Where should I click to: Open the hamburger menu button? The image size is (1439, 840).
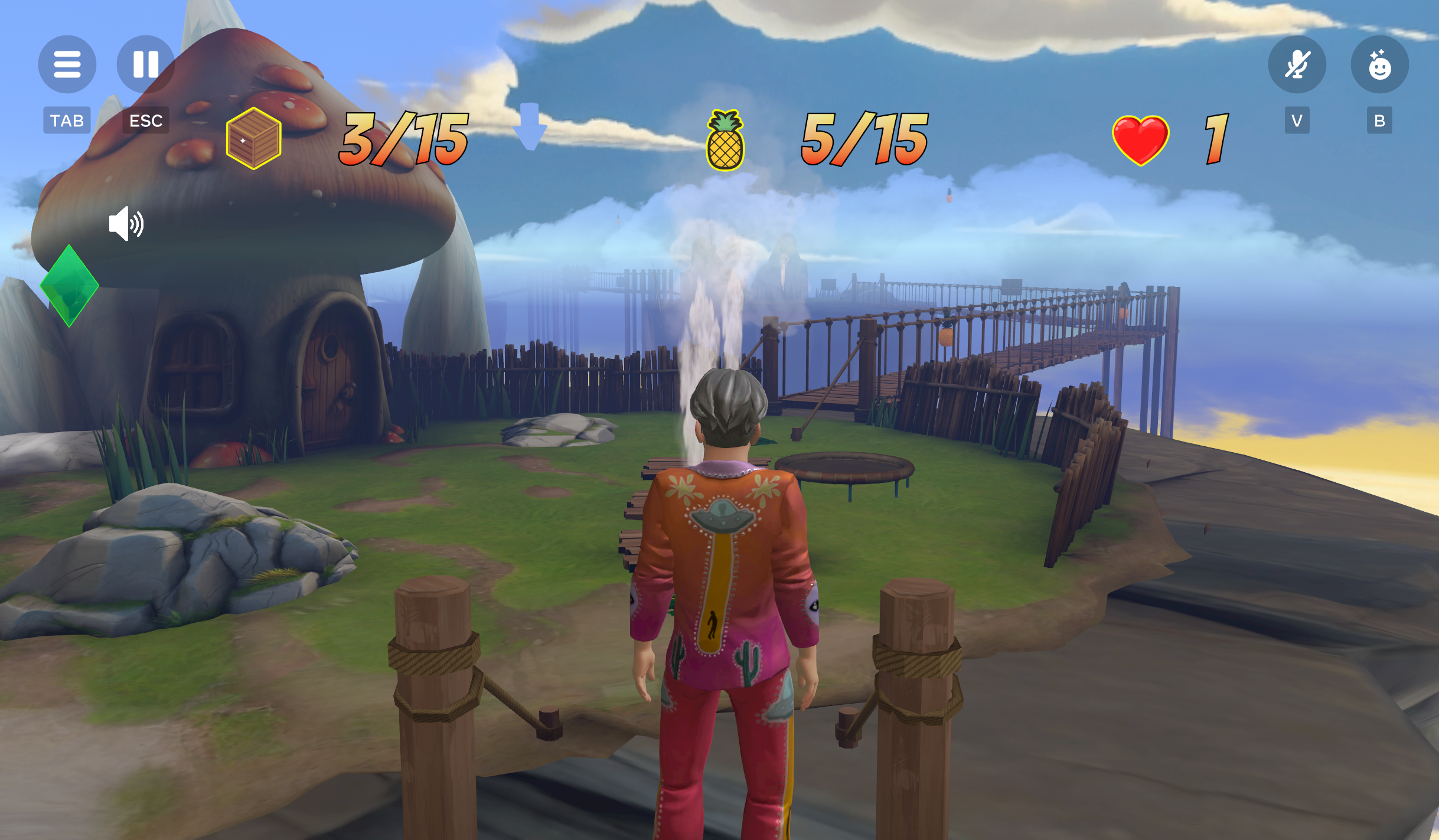tap(67, 64)
